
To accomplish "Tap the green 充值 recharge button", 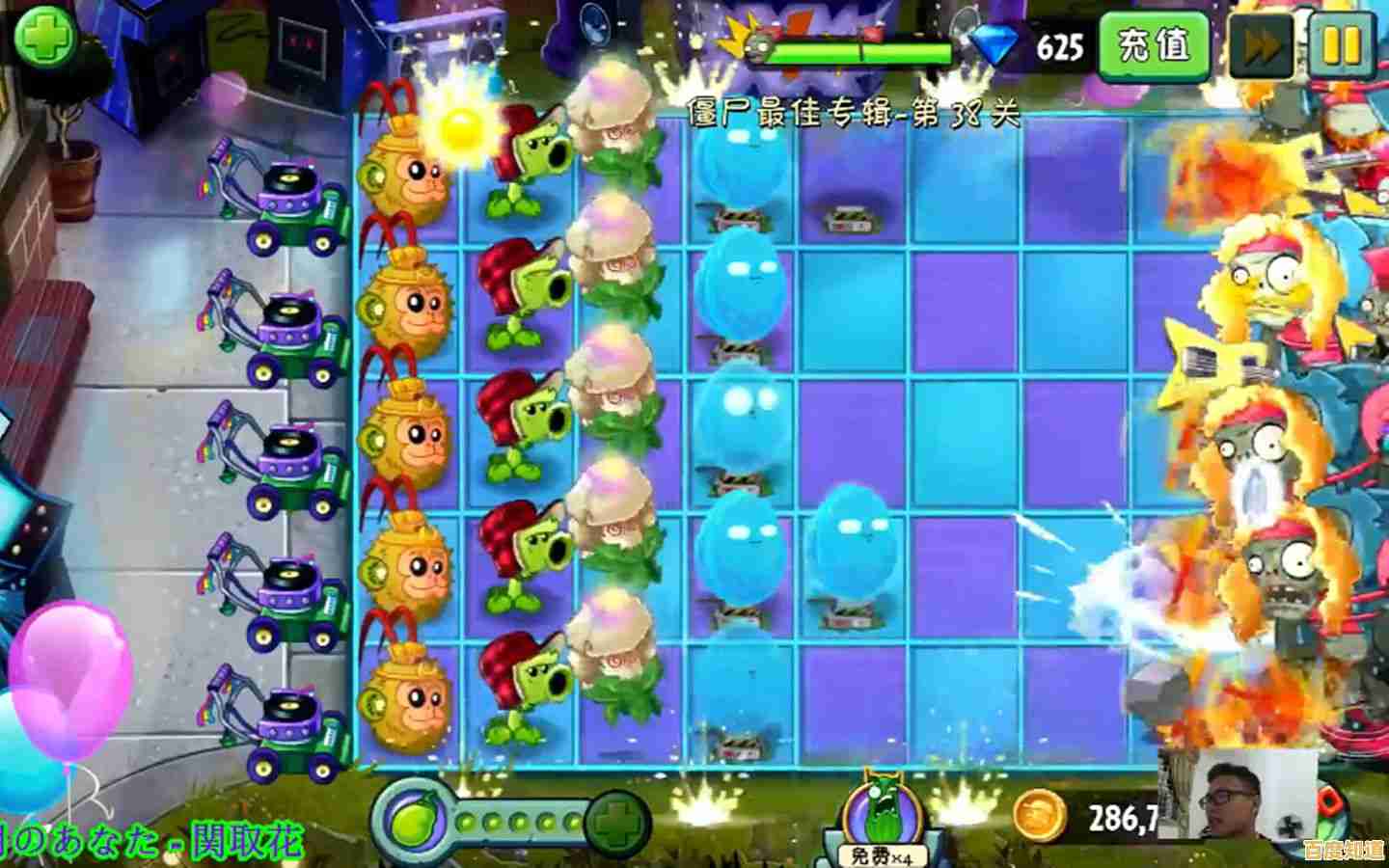I will pos(1153,44).
